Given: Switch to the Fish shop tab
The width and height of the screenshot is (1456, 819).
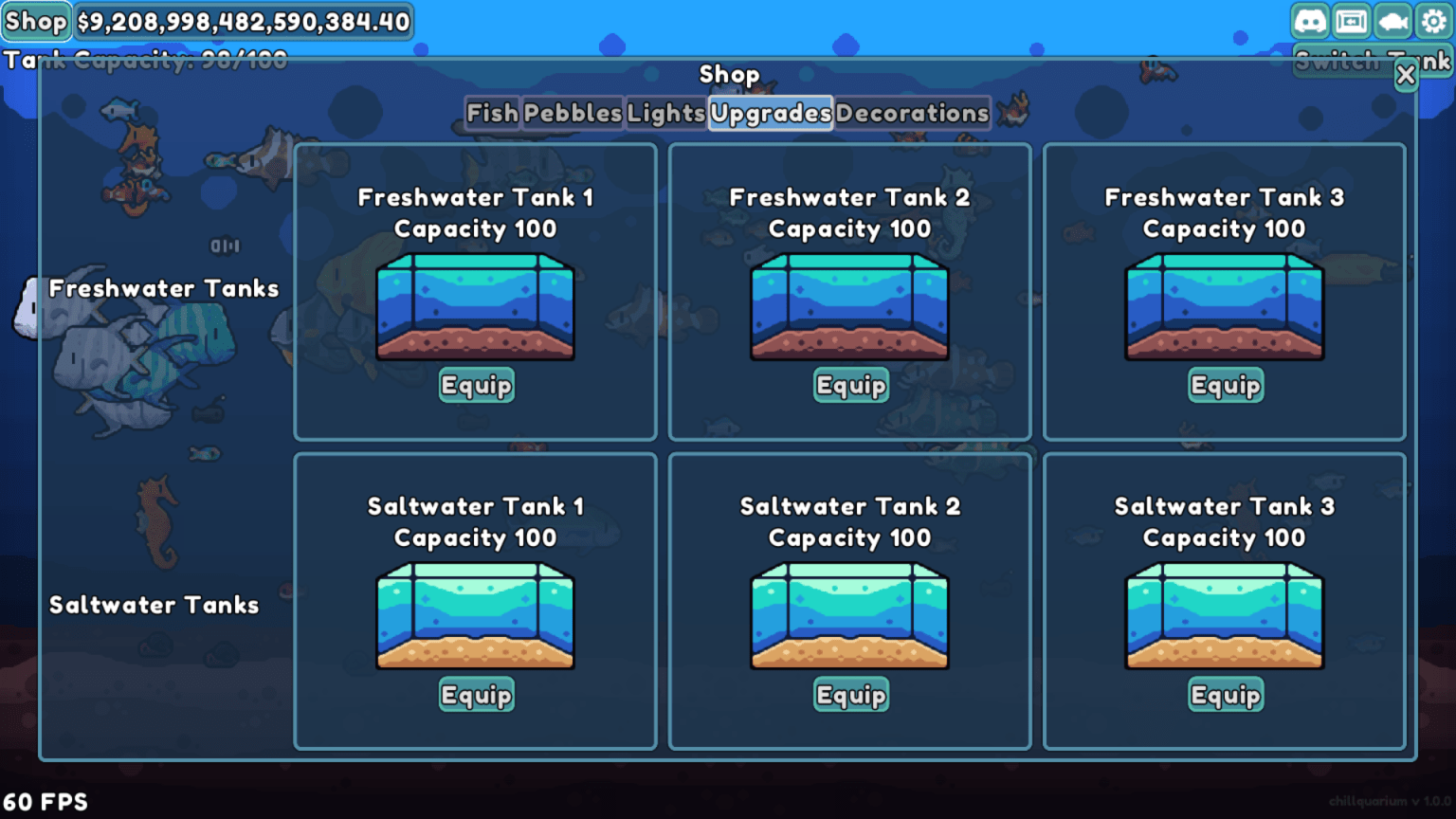Looking at the screenshot, I should coord(493,114).
